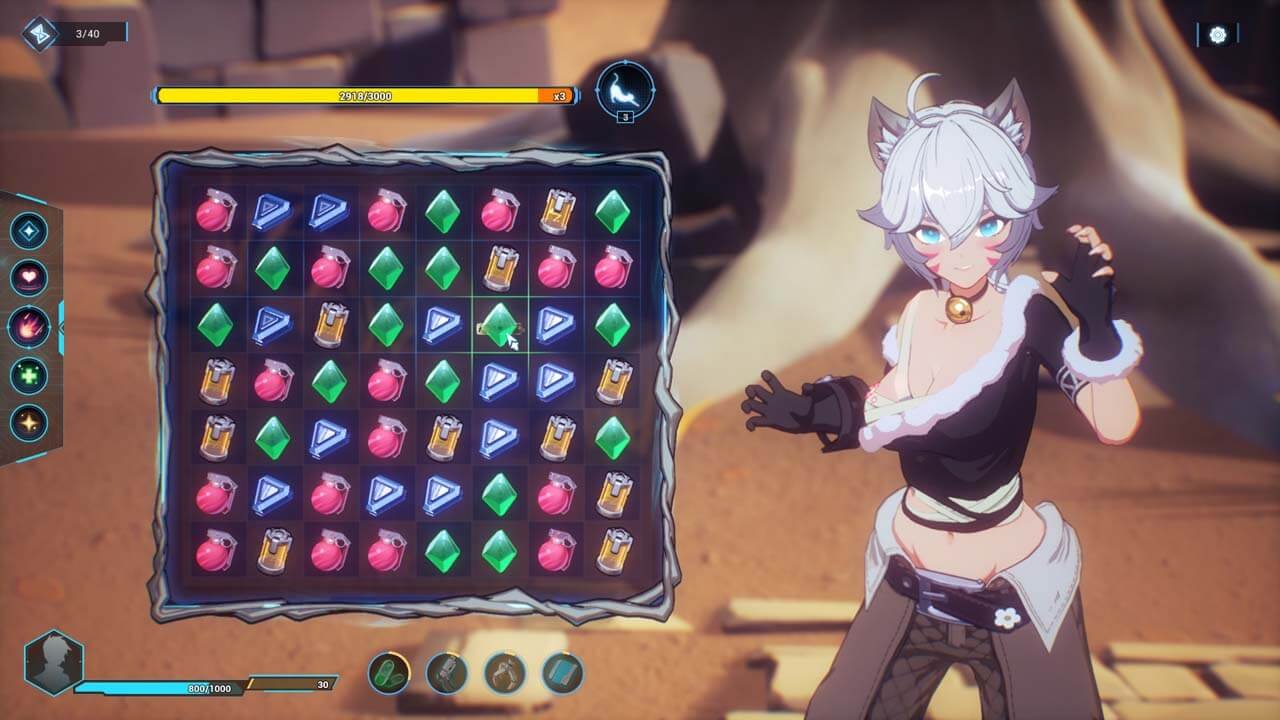Cast the fiery meteor strike skill
This screenshot has width=1280, height=720.
pos(29,326)
